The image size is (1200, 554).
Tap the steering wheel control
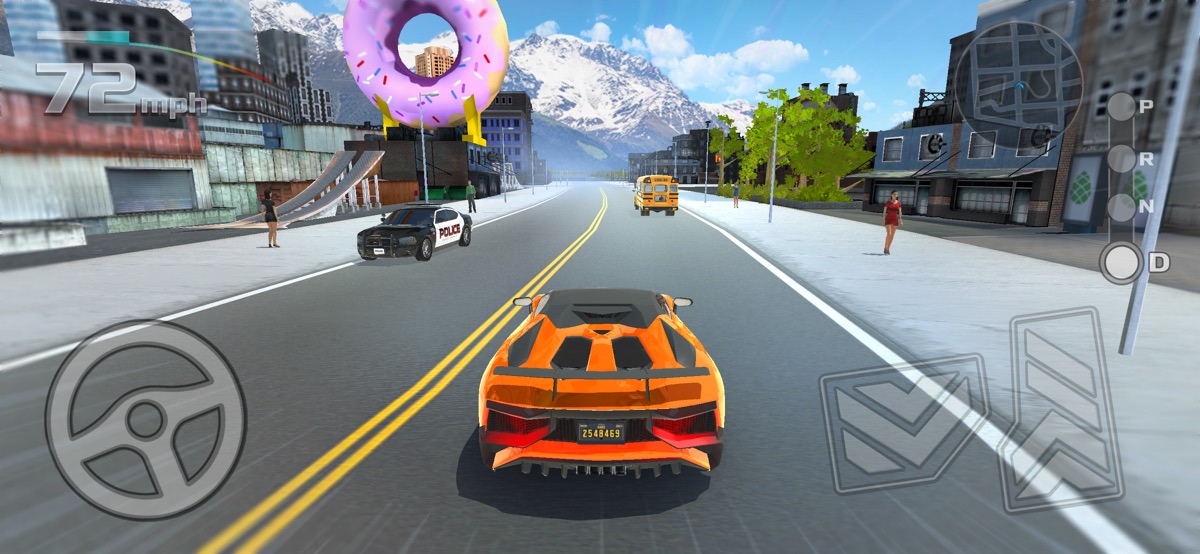145,420
